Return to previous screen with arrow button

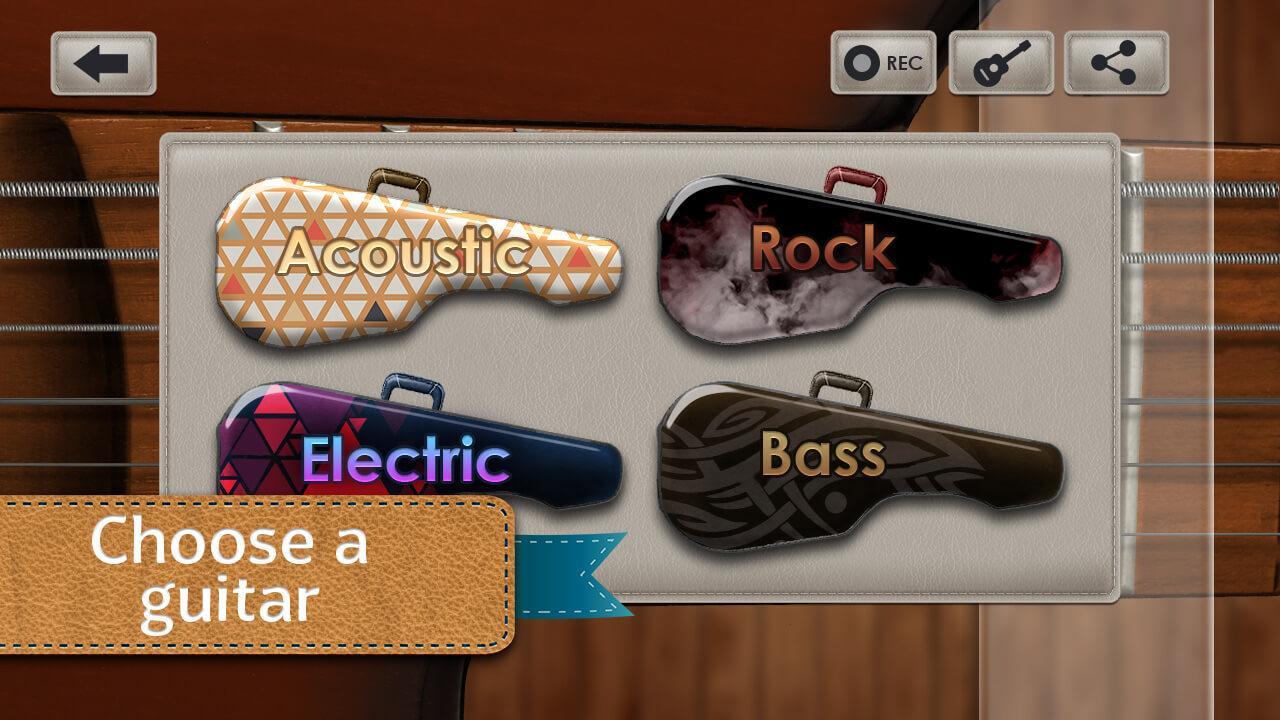(x=103, y=63)
